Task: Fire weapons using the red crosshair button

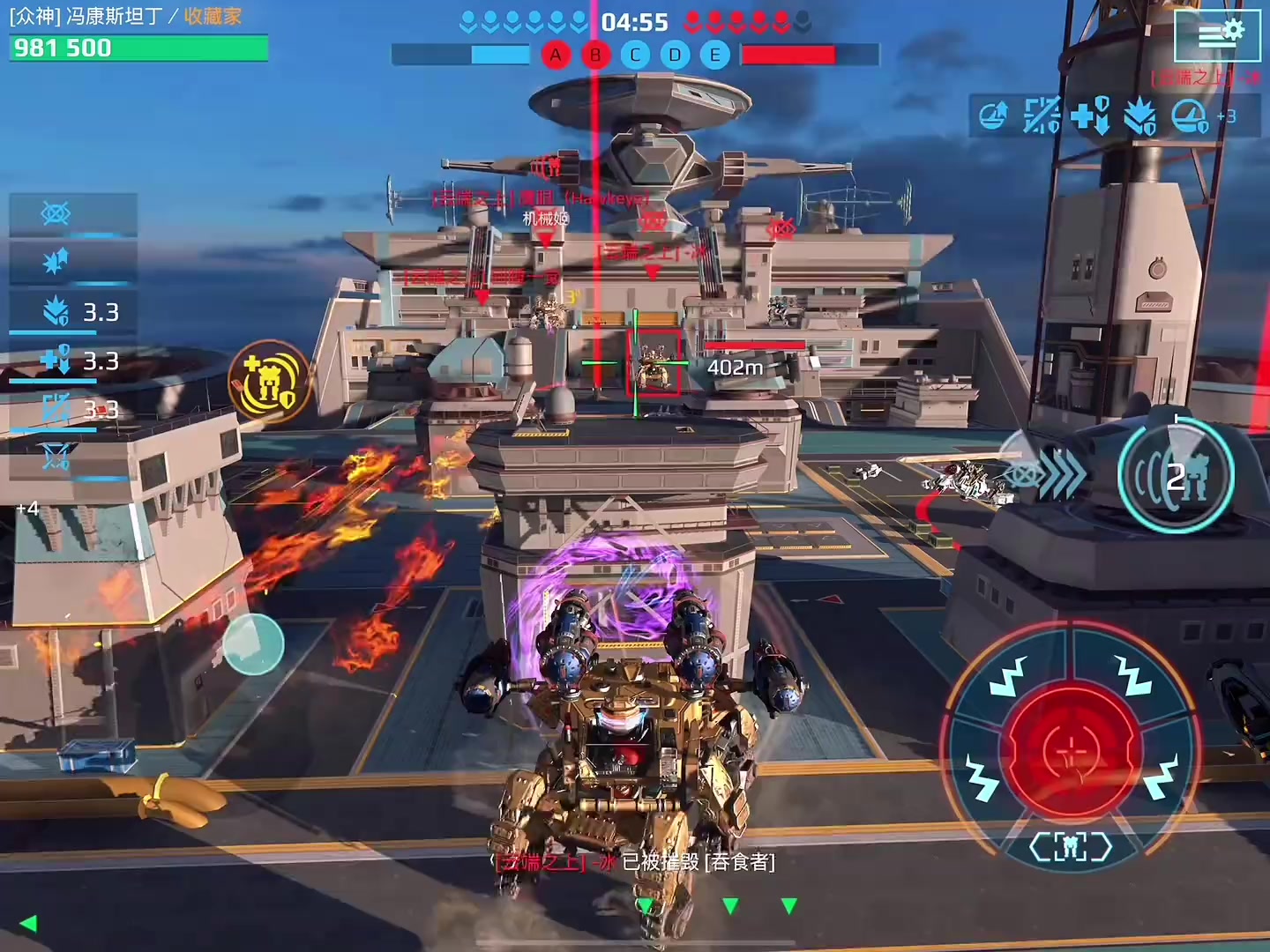Action: (1073, 751)
